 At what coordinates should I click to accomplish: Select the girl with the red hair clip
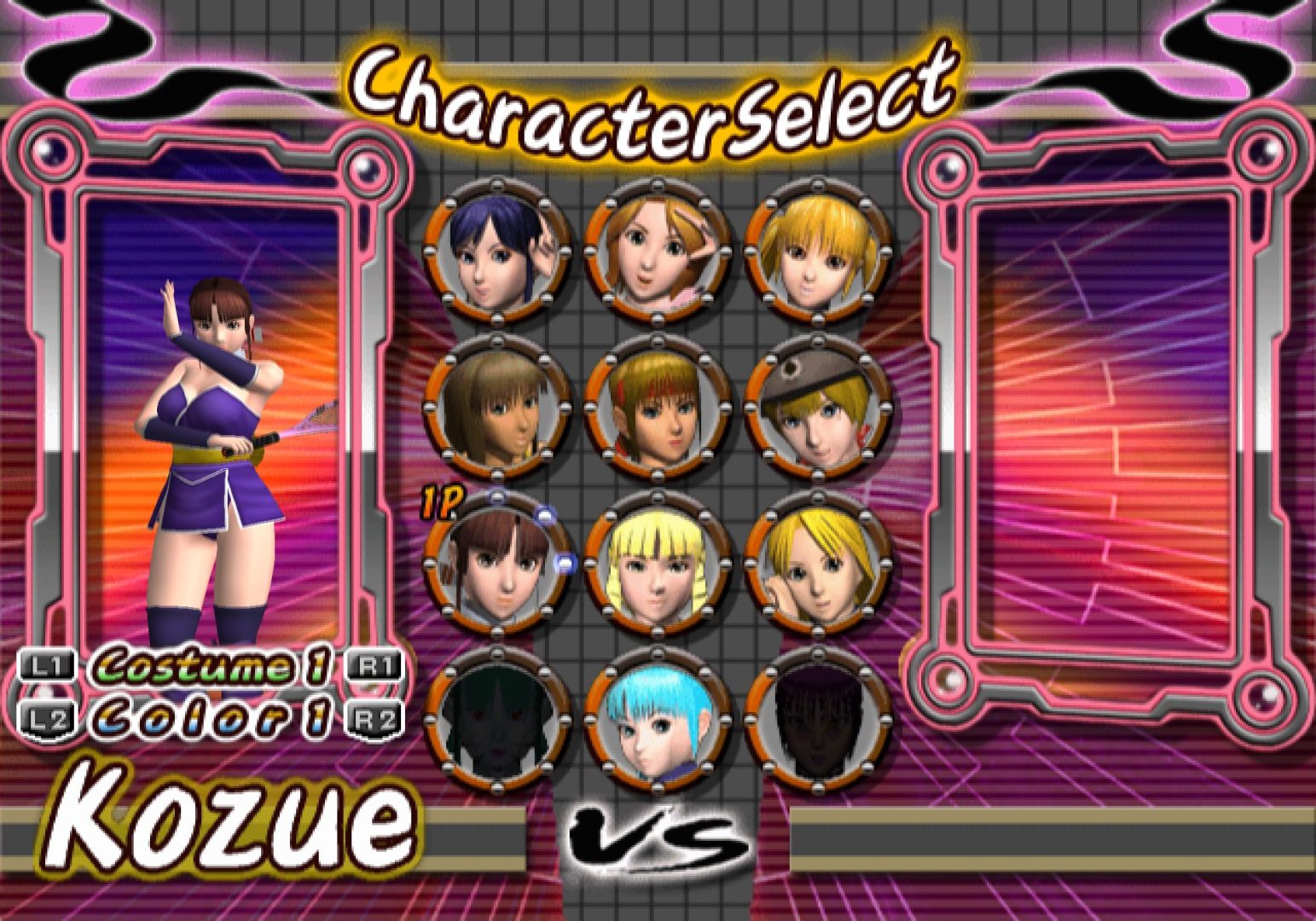tap(657, 408)
